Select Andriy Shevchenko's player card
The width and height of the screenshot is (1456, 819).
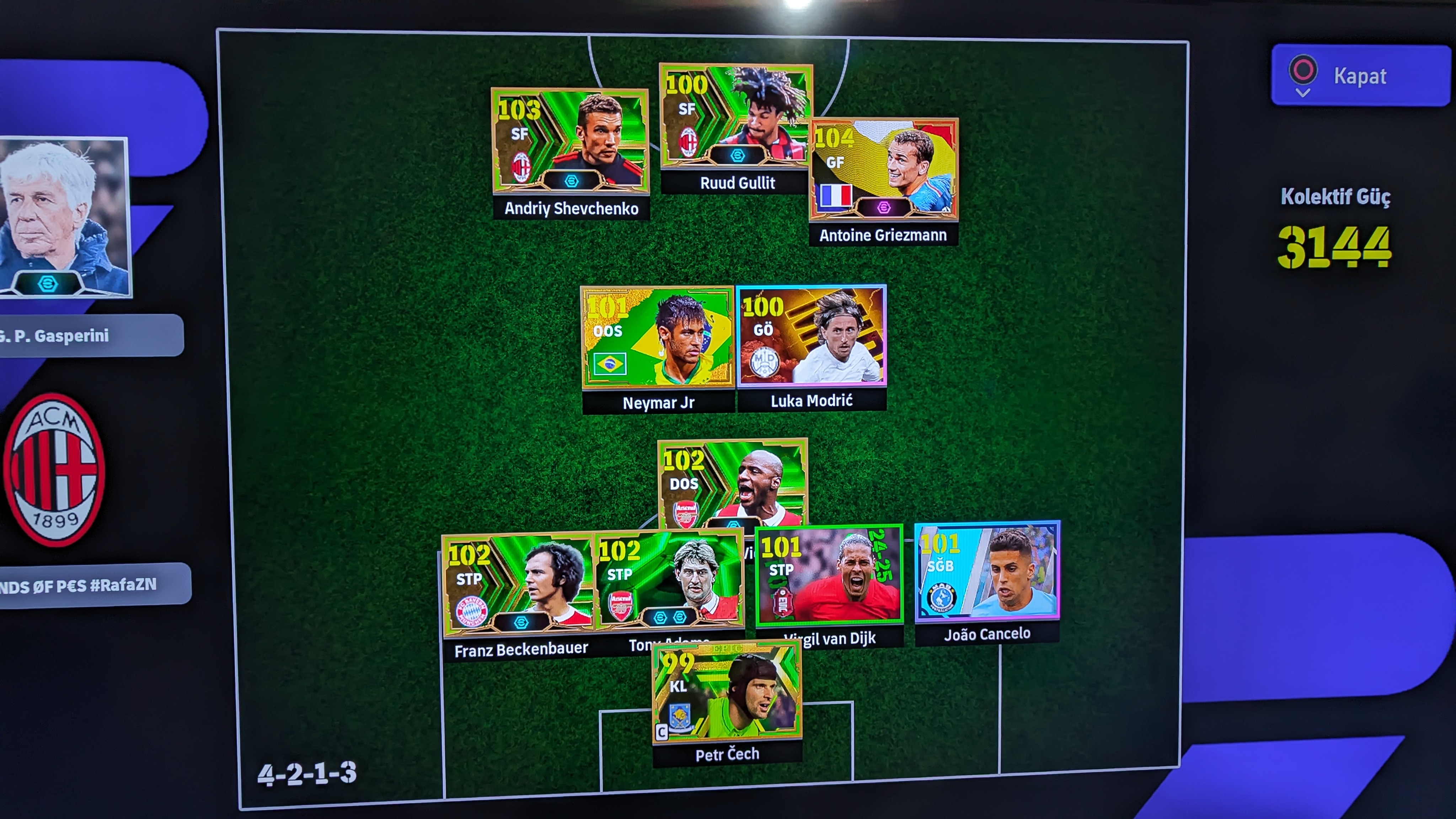[x=570, y=141]
